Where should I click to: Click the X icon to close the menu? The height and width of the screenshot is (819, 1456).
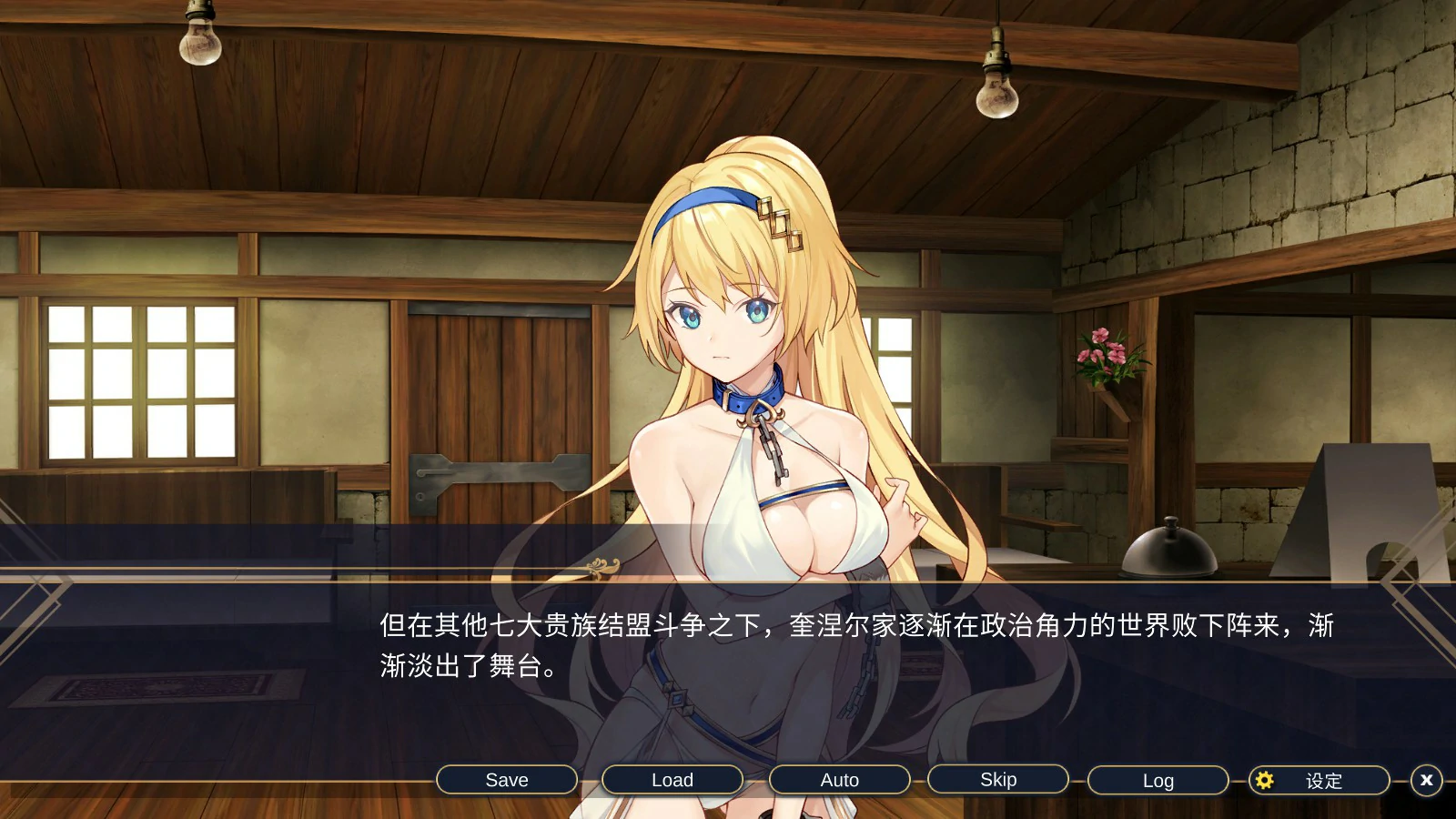coord(1425,780)
